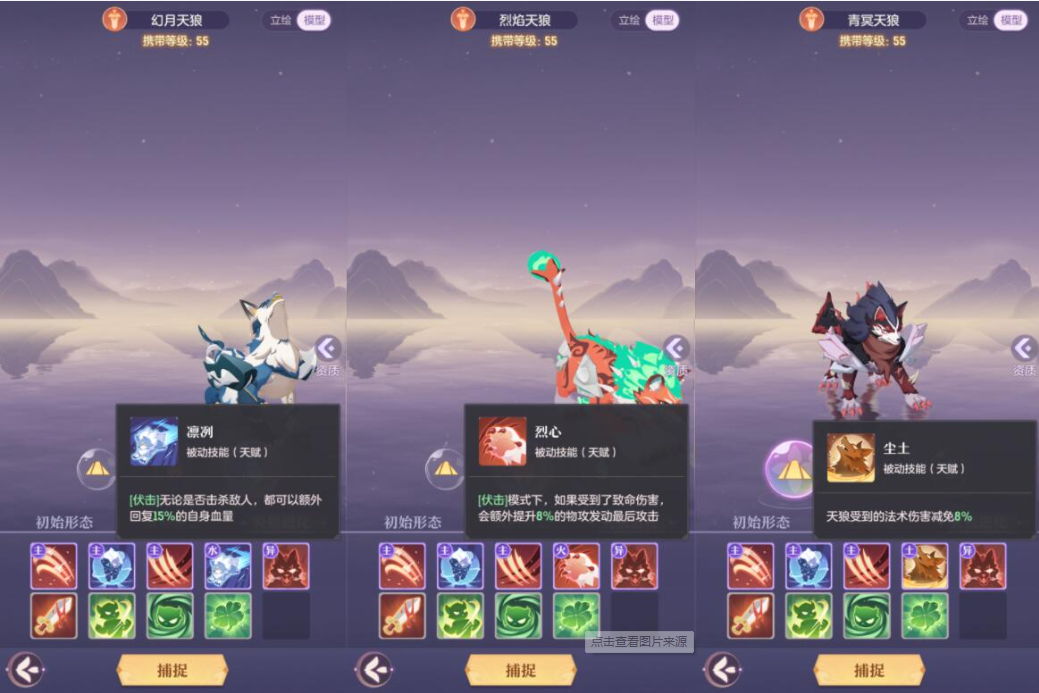Viewport: 1039px width, 693px height.
Task: Open the 点击查看图片来源 image source link
Action: pos(639,642)
